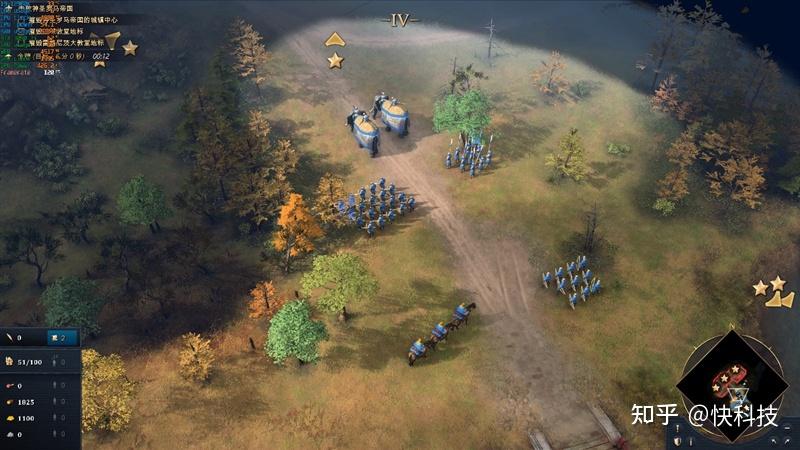This screenshot has width=800, height=450.
Task: Click the wood resource icon showing 1825
Action: coord(9,402)
